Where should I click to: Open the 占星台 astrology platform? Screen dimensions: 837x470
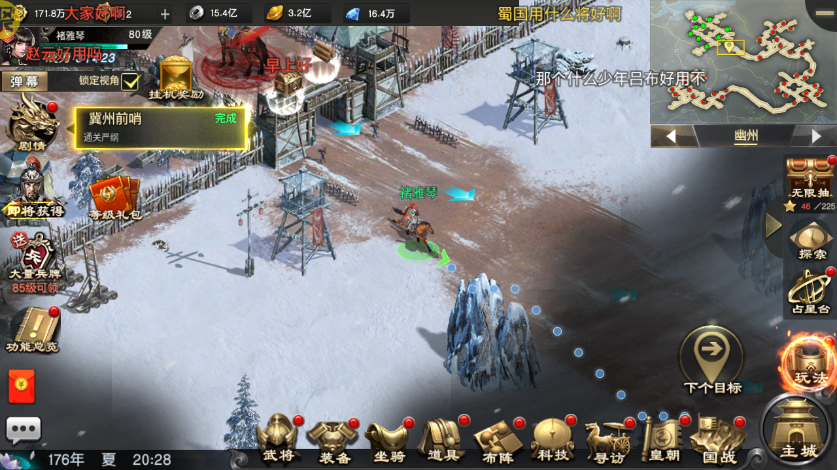pyautogui.click(x=808, y=294)
